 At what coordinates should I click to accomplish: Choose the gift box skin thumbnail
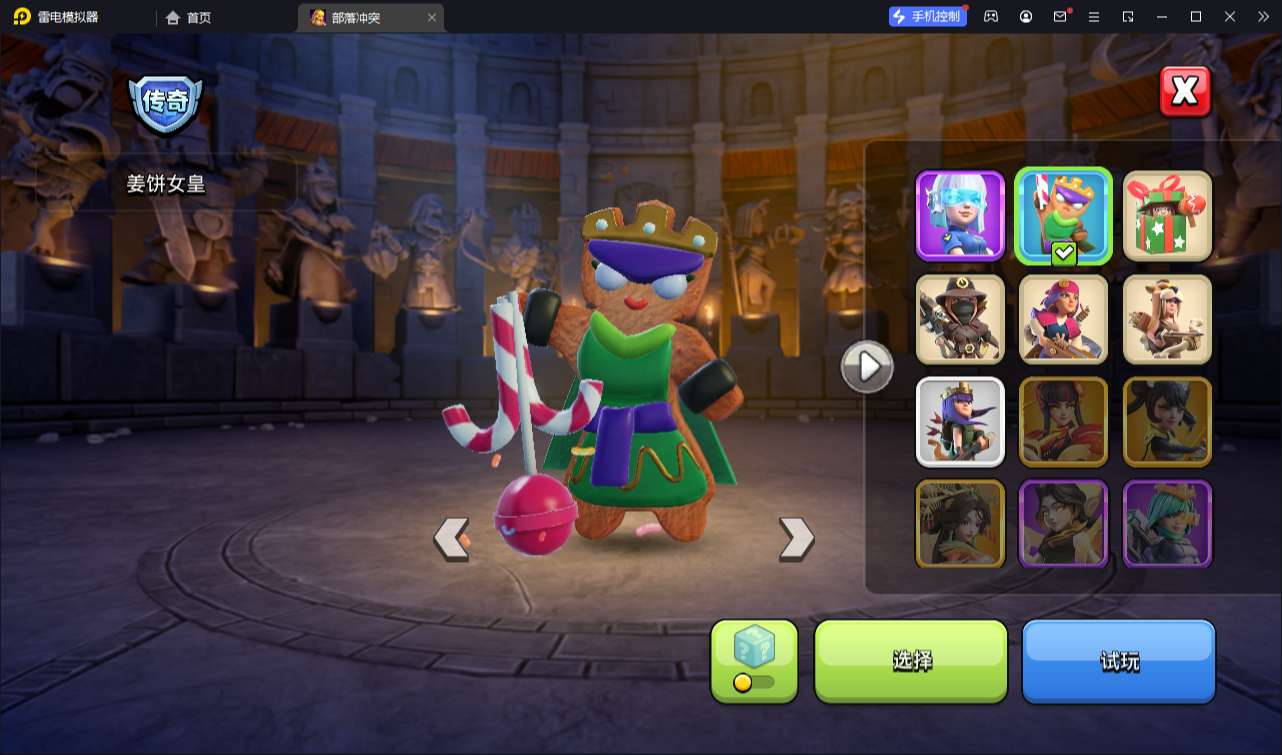click(x=1167, y=215)
